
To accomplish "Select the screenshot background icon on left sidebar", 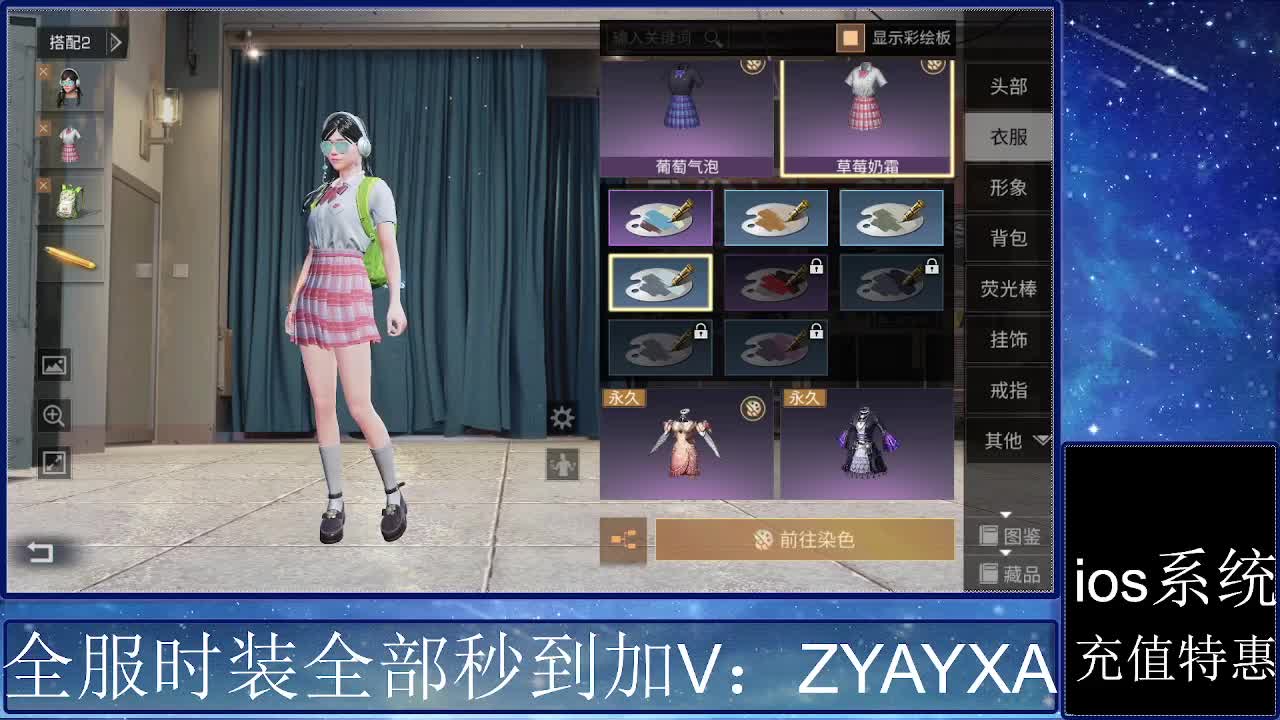I will [53, 364].
